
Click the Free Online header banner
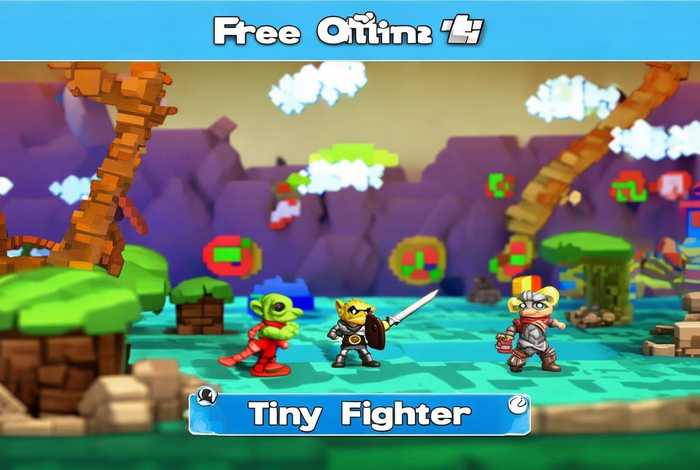coord(349,31)
